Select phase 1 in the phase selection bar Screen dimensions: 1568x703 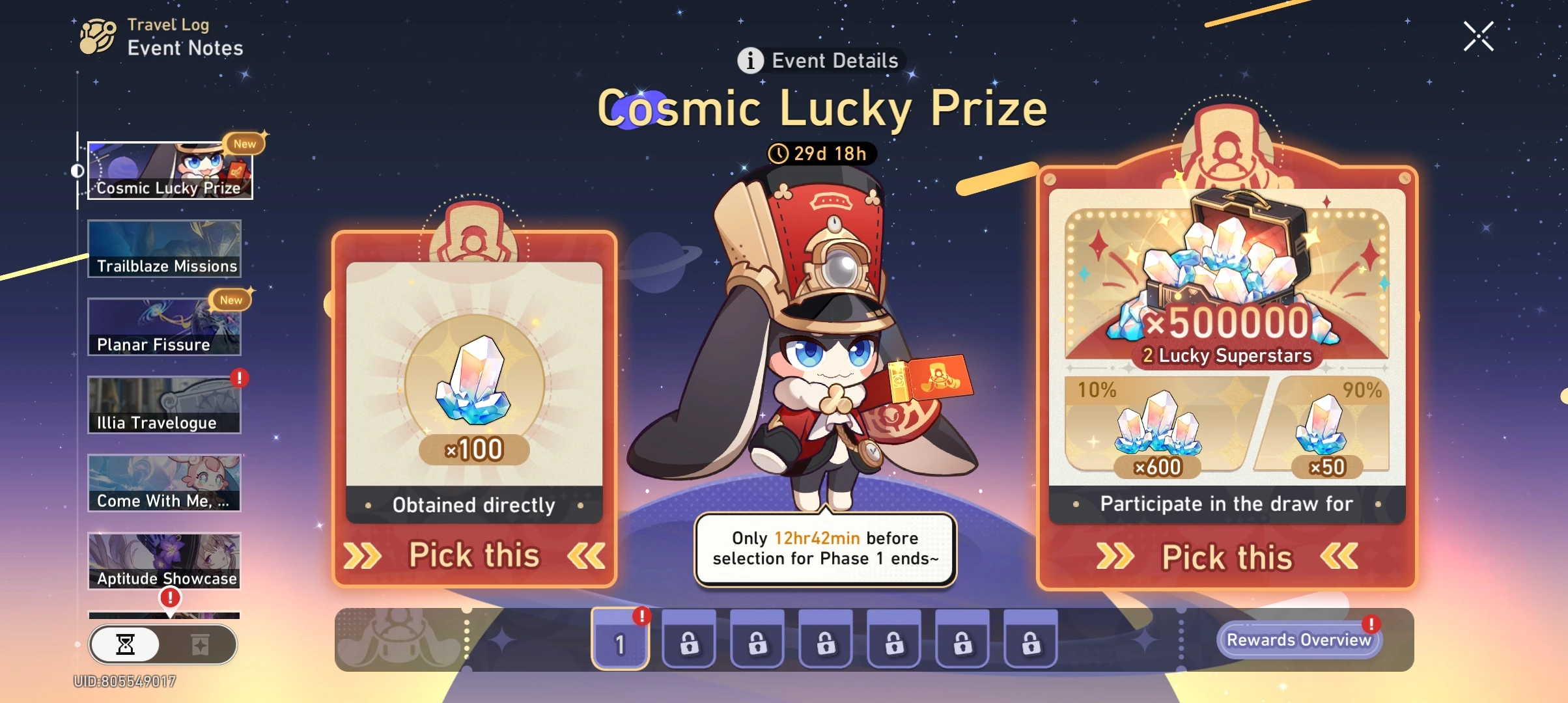click(620, 641)
